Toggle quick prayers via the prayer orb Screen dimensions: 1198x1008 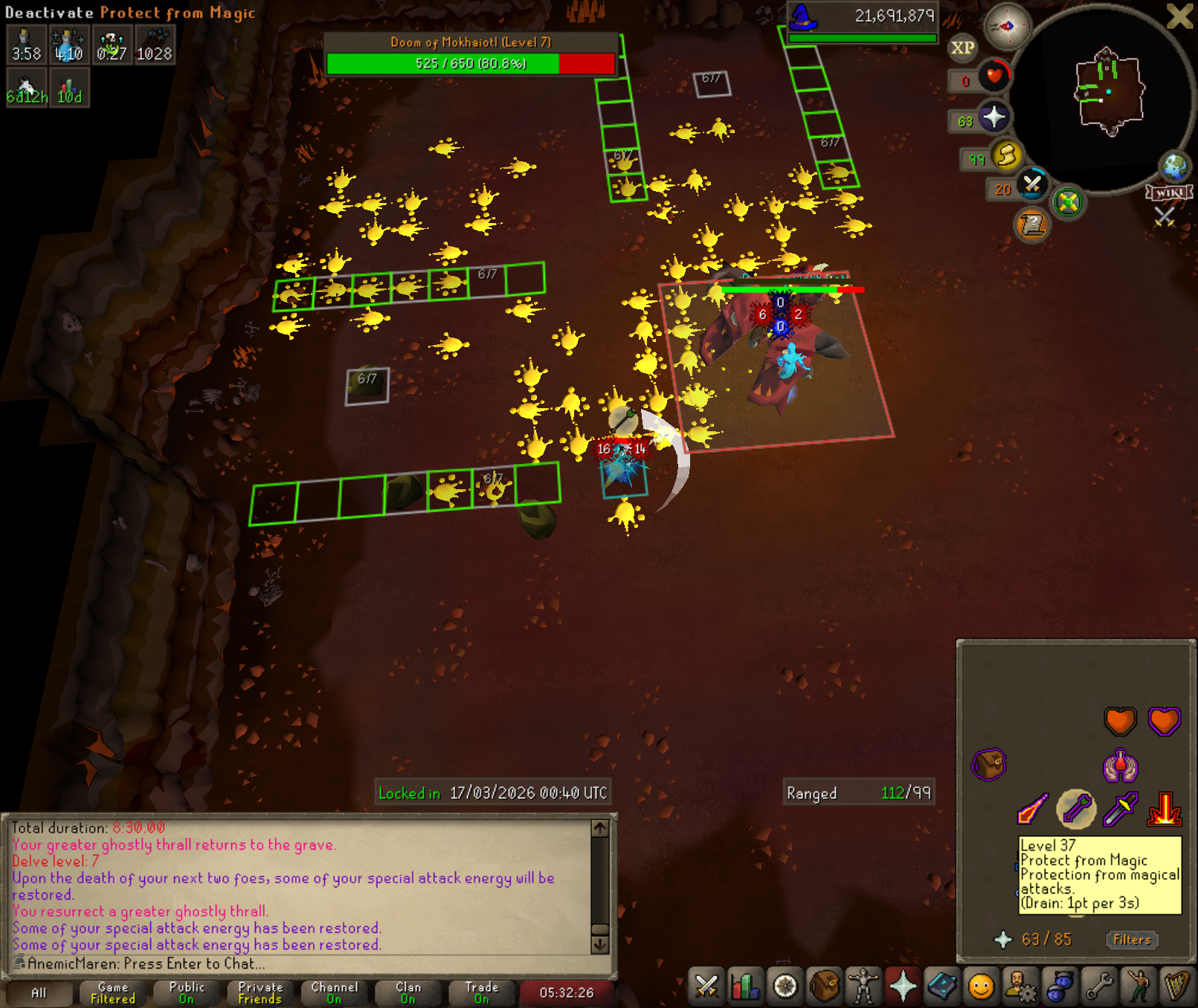(x=993, y=117)
